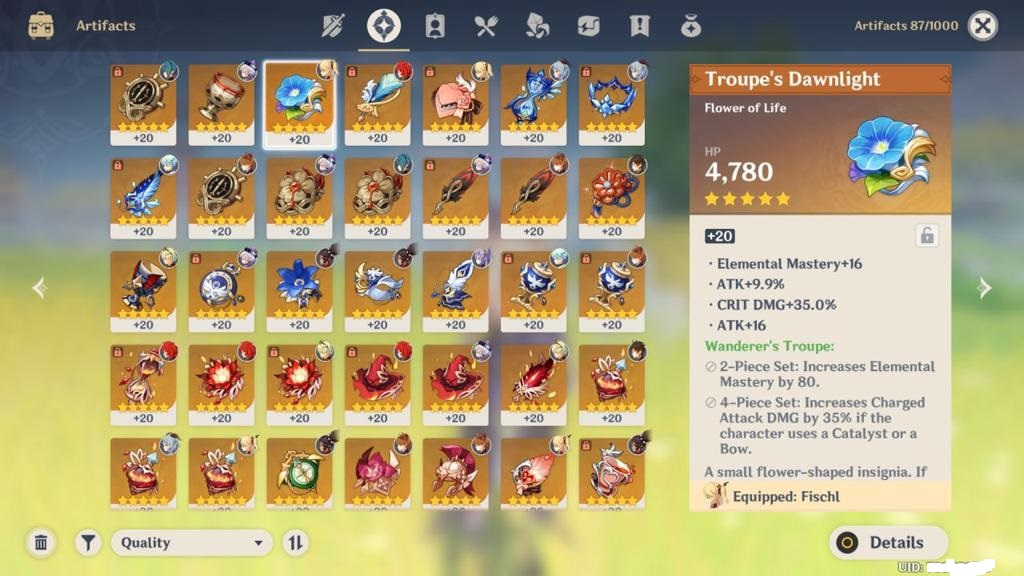This screenshot has width=1024, height=576.
Task: Toggle the lock on Troupe's Dawnlight
Action: [x=927, y=236]
